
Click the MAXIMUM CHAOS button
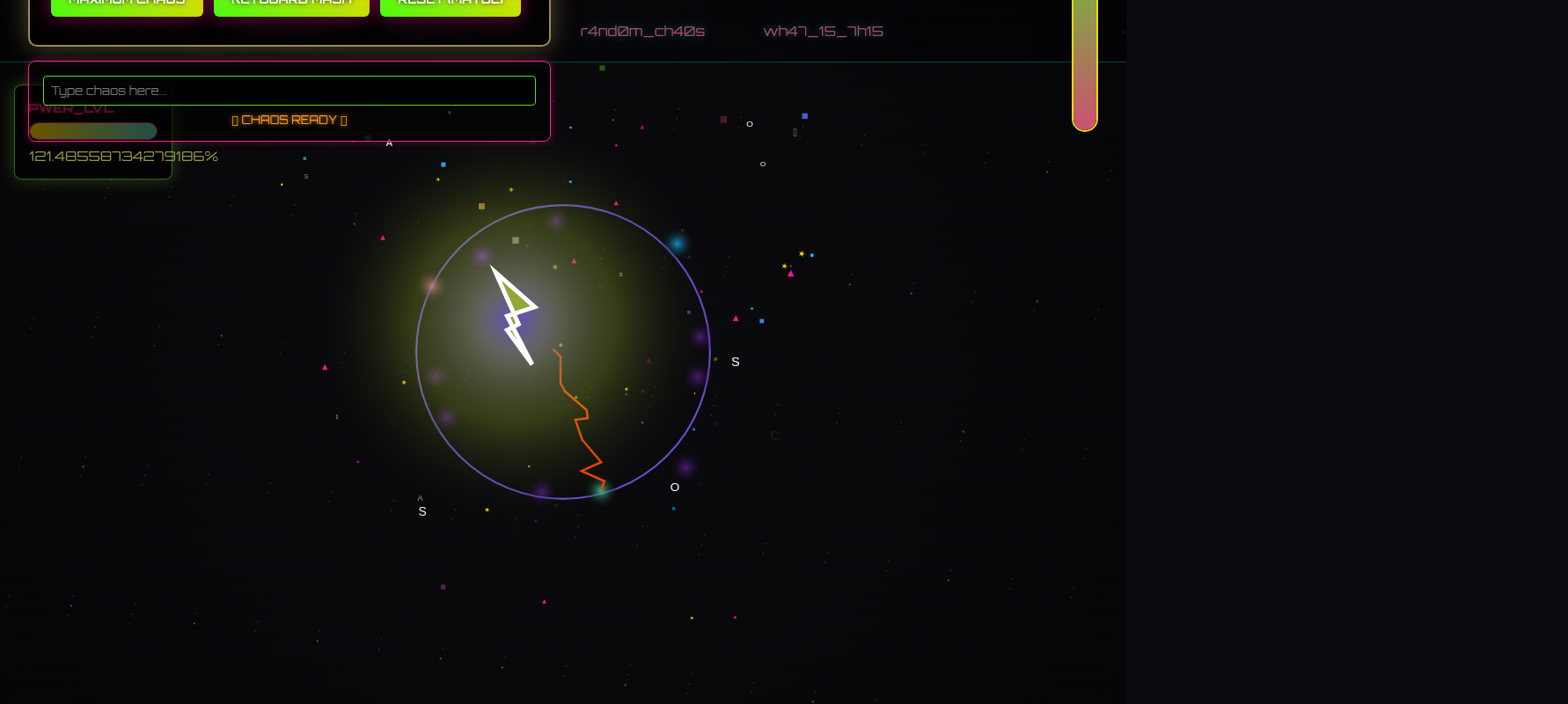click(x=127, y=6)
